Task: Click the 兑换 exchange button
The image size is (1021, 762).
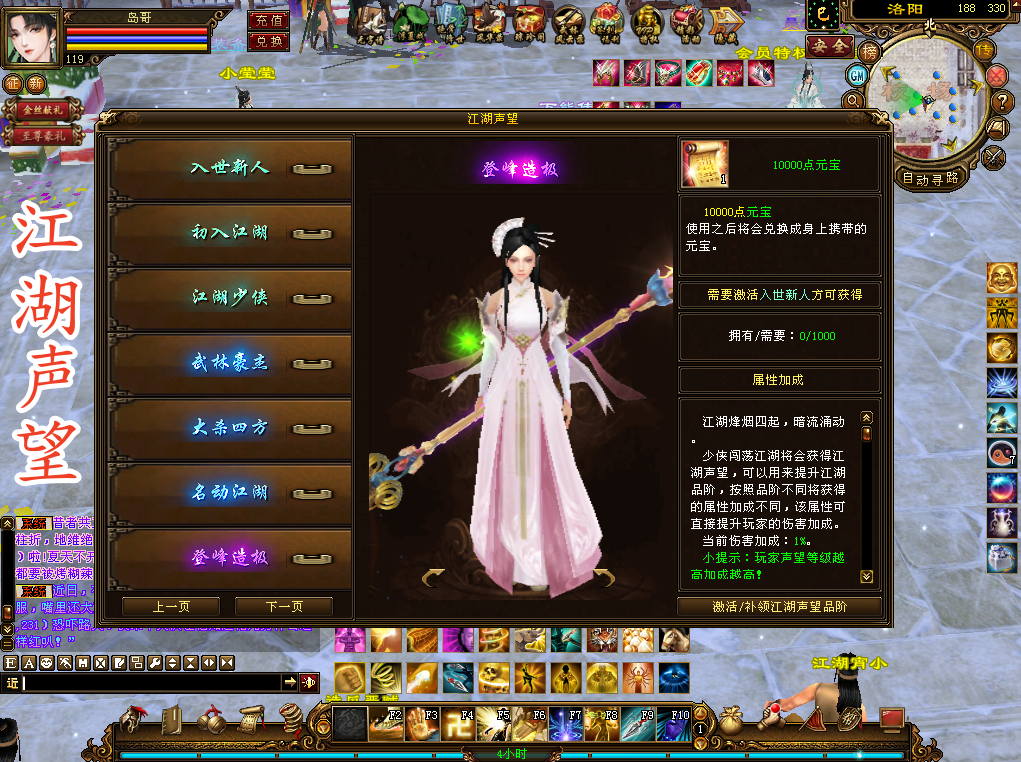Action: [268, 42]
